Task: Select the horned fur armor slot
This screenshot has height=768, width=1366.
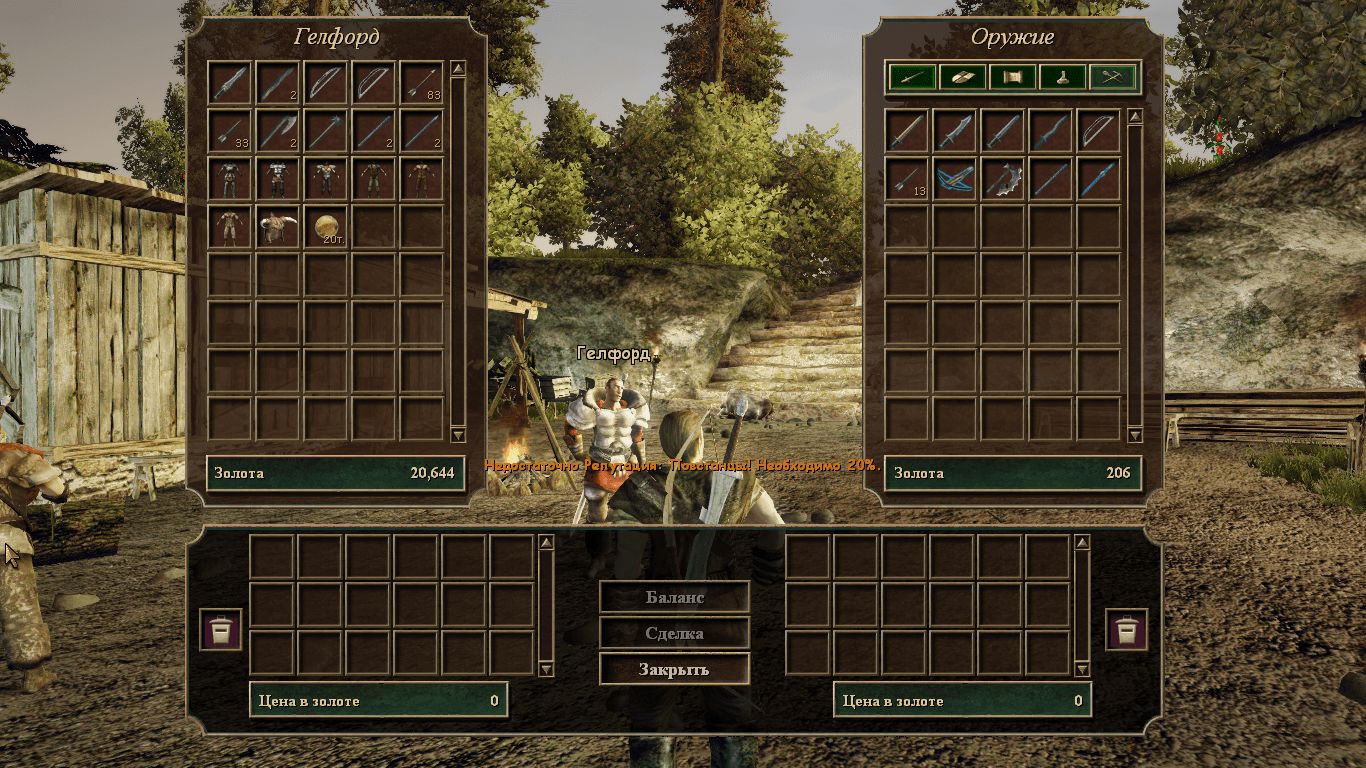Action: click(278, 226)
